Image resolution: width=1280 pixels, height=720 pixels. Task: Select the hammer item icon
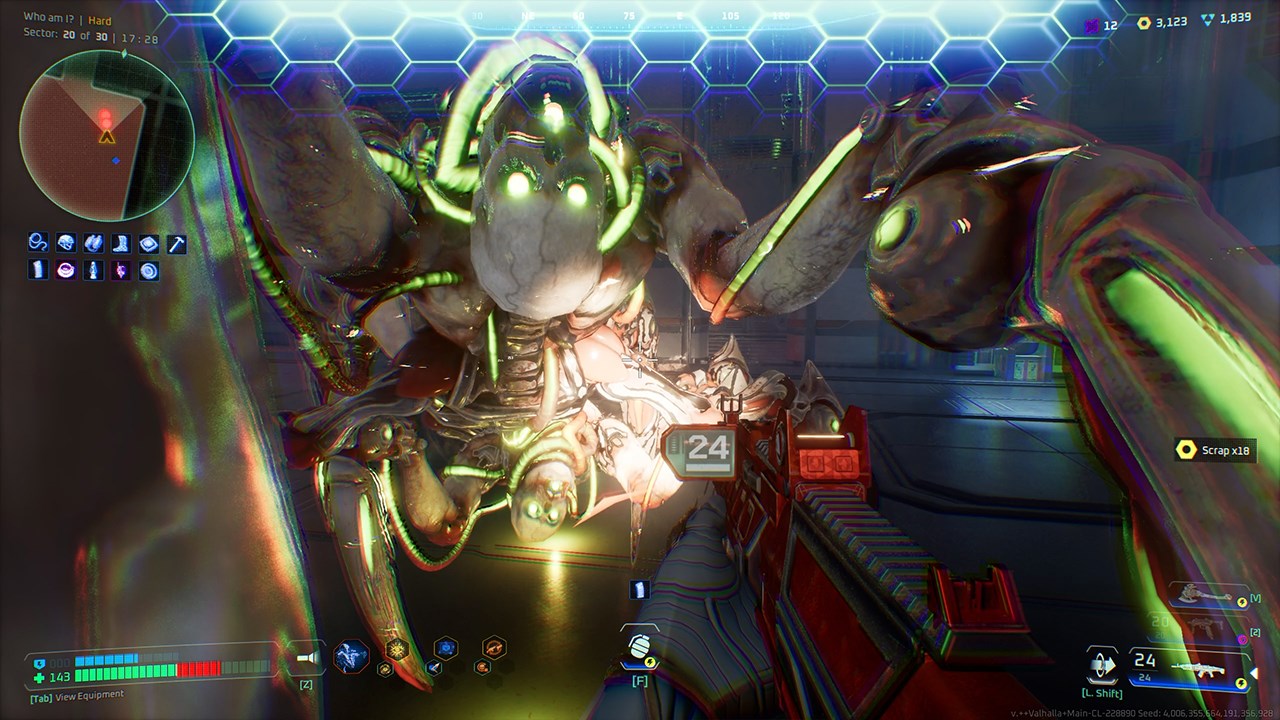(x=176, y=242)
